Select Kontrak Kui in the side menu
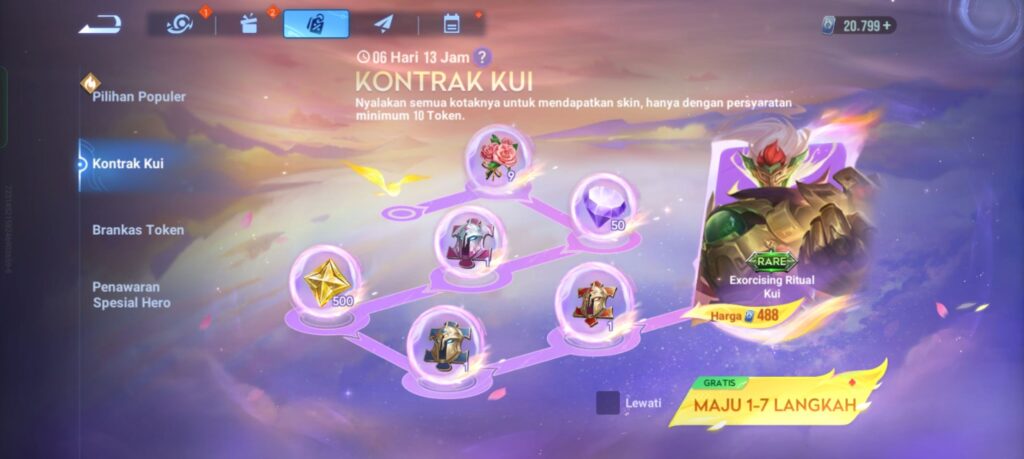The width and height of the screenshot is (1024, 459). pos(128,163)
